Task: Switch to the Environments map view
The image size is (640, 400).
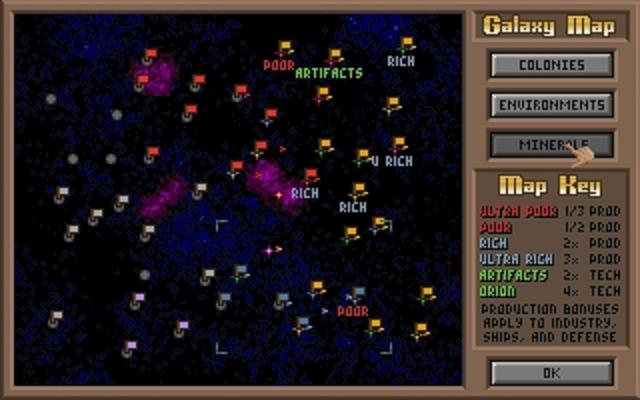Action: [x=551, y=104]
